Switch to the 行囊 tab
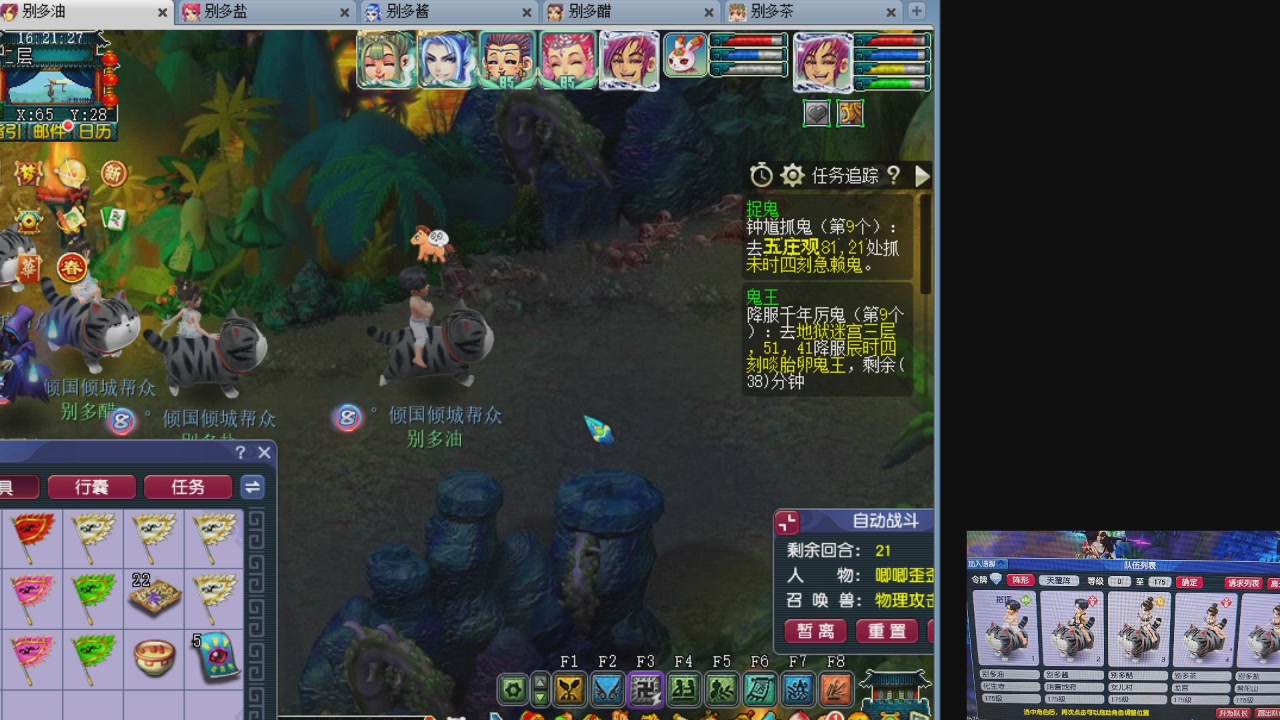This screenshot has height=720, width=1280. click(92, 487)
